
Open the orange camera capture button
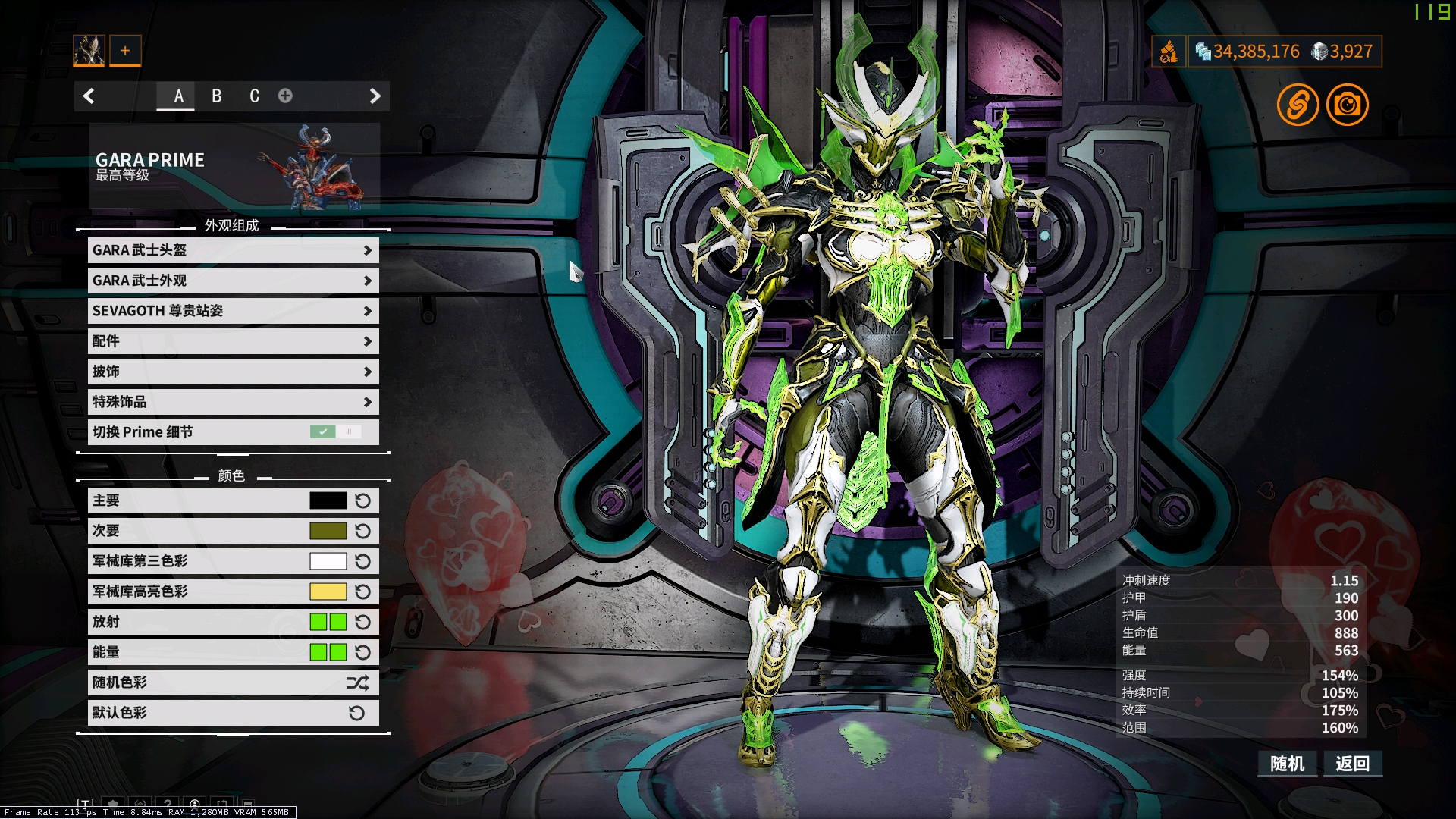(1347, 105)
